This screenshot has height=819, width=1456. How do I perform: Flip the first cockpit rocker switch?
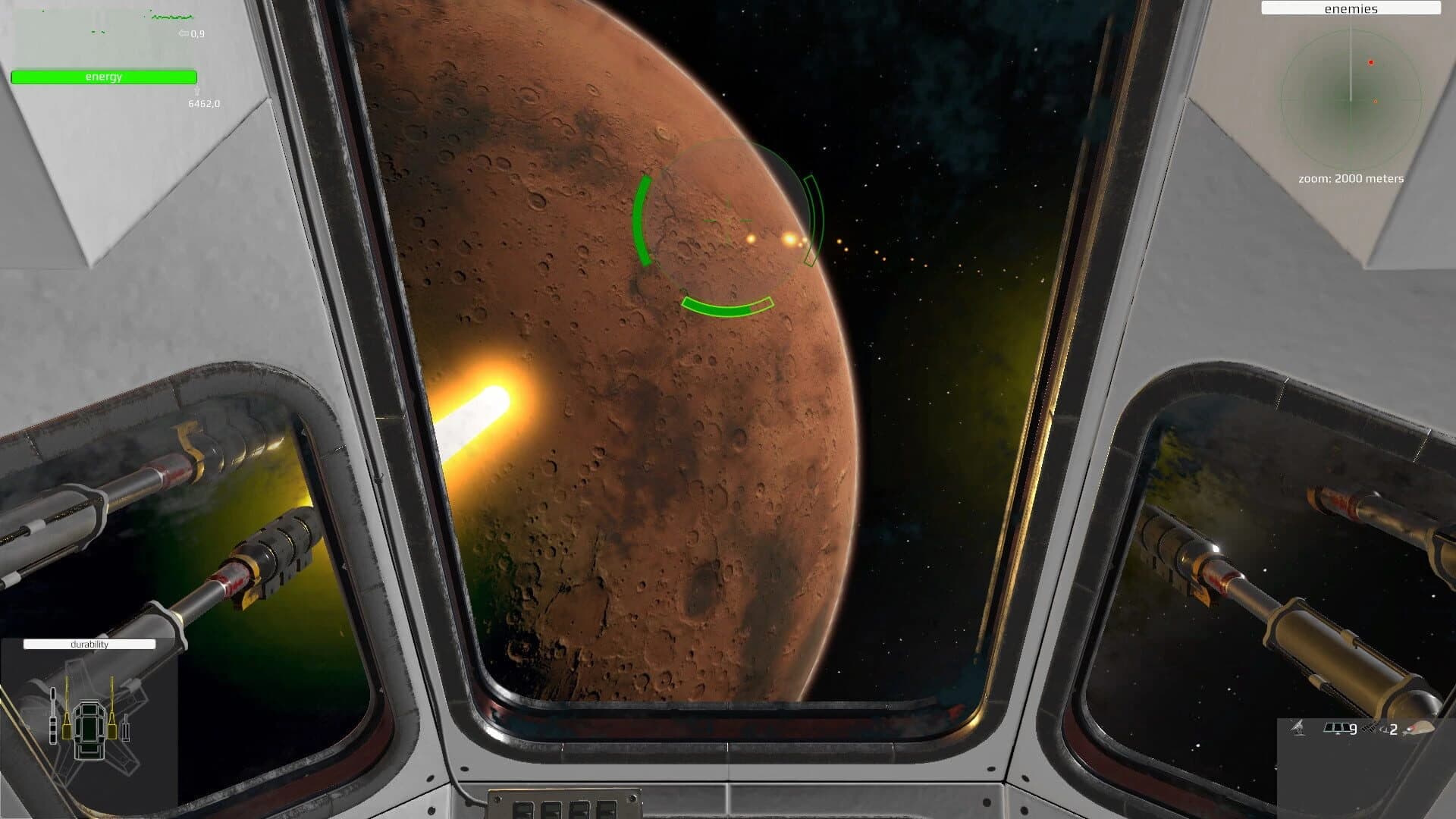click(x=522, y=811)
